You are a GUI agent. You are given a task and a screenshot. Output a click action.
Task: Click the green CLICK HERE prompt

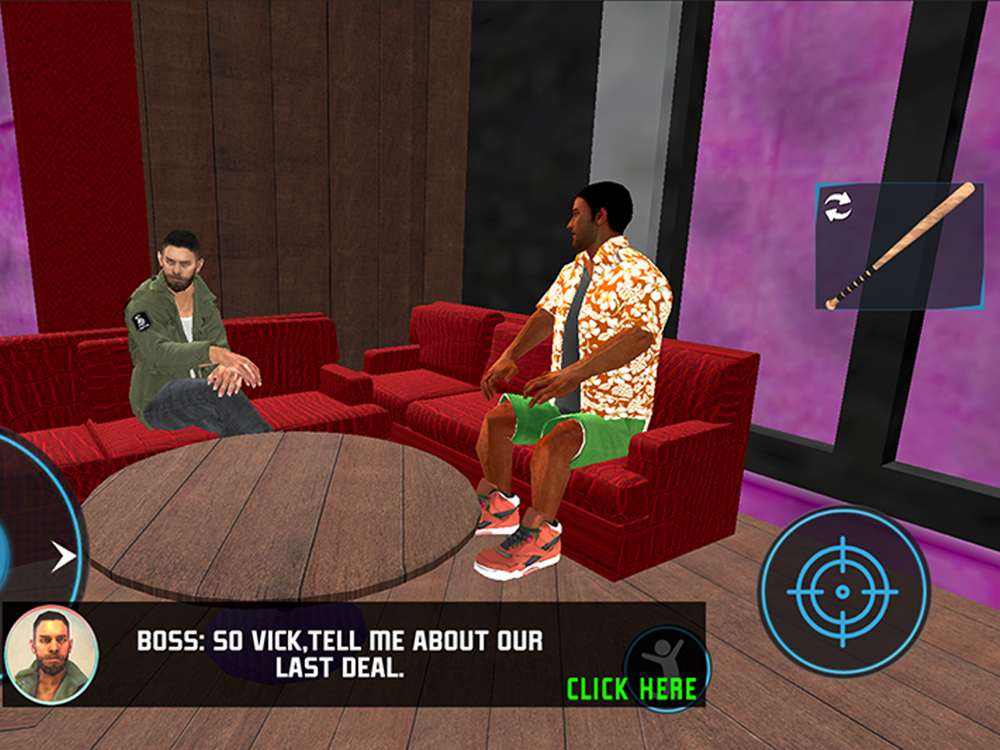[x=631, y=689]
